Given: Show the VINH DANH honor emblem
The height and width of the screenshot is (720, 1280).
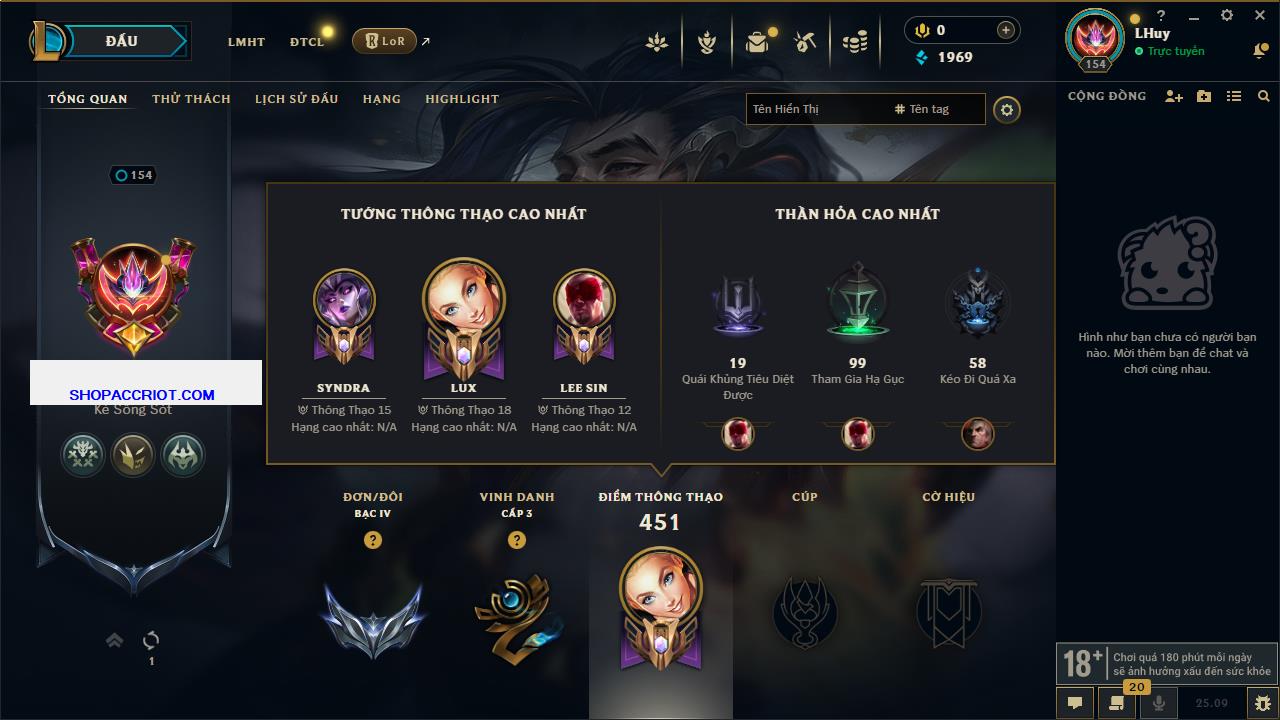Looking at the screenshot, I should (x=517, y=617).
